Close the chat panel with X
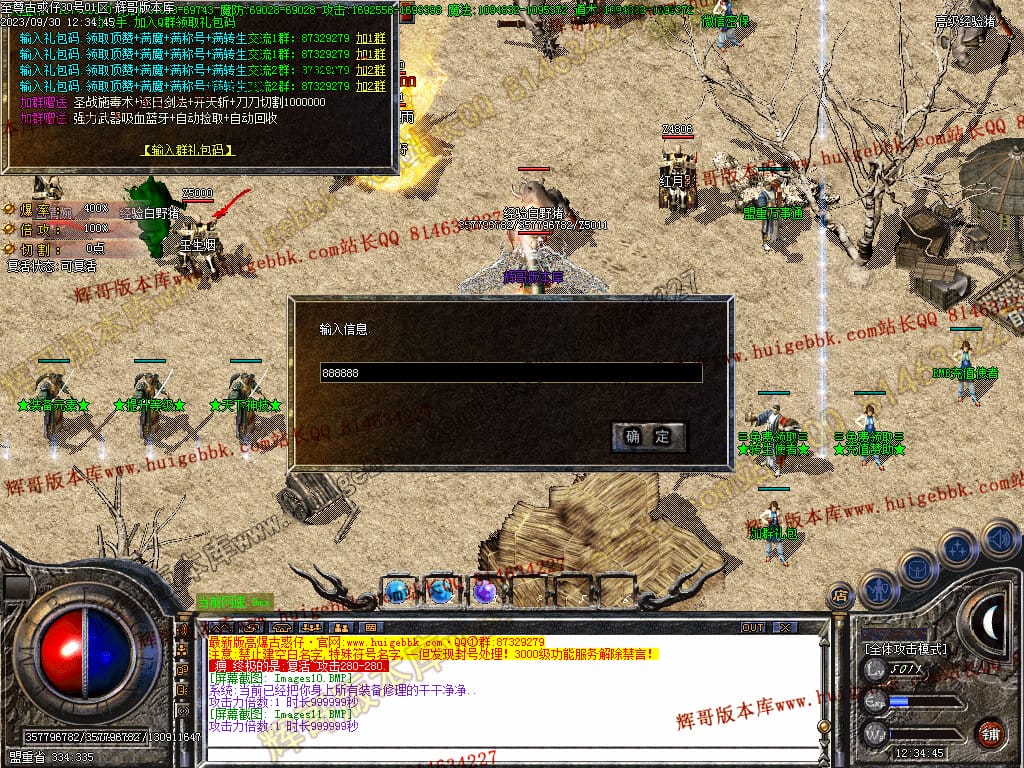 tap(786, 627)
